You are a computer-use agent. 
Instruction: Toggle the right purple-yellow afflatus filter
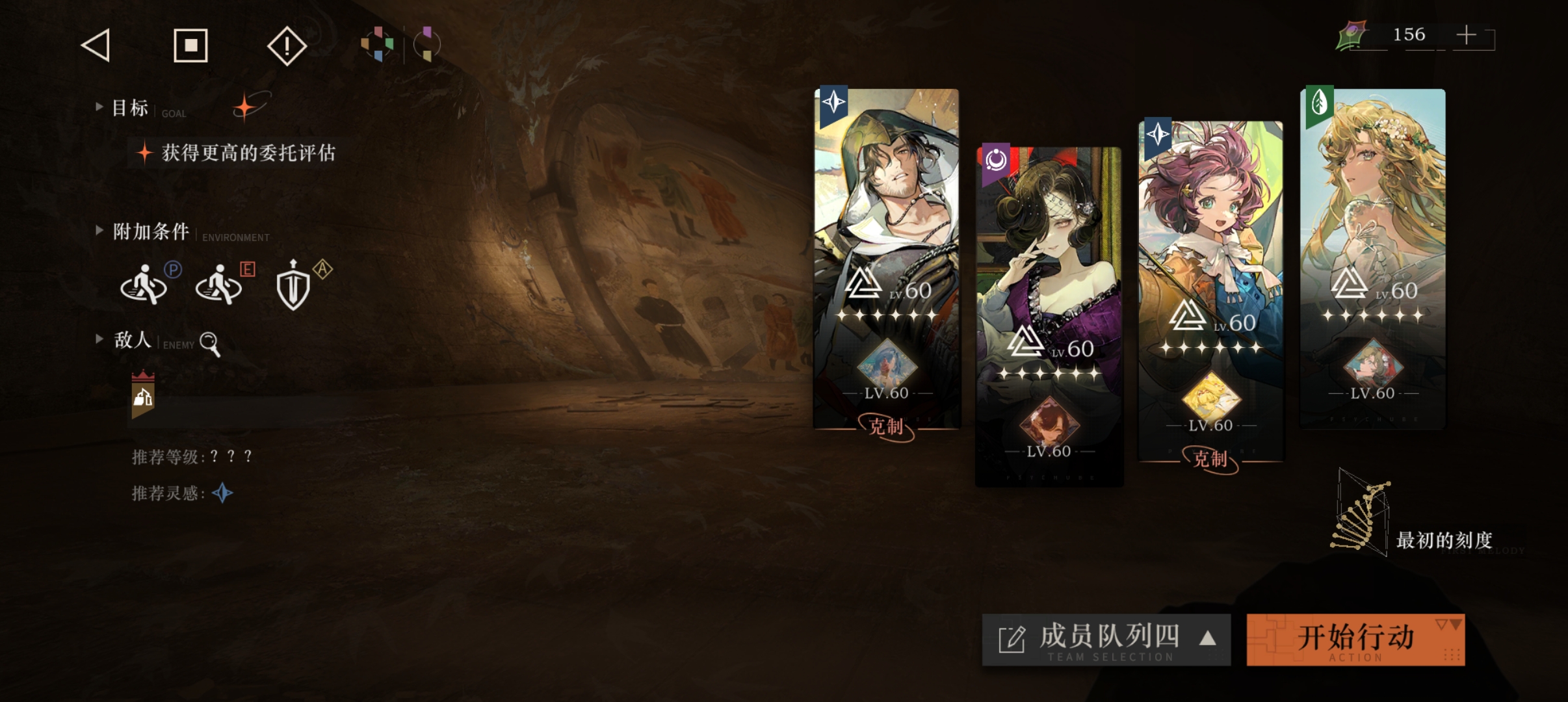pos(426,44)
